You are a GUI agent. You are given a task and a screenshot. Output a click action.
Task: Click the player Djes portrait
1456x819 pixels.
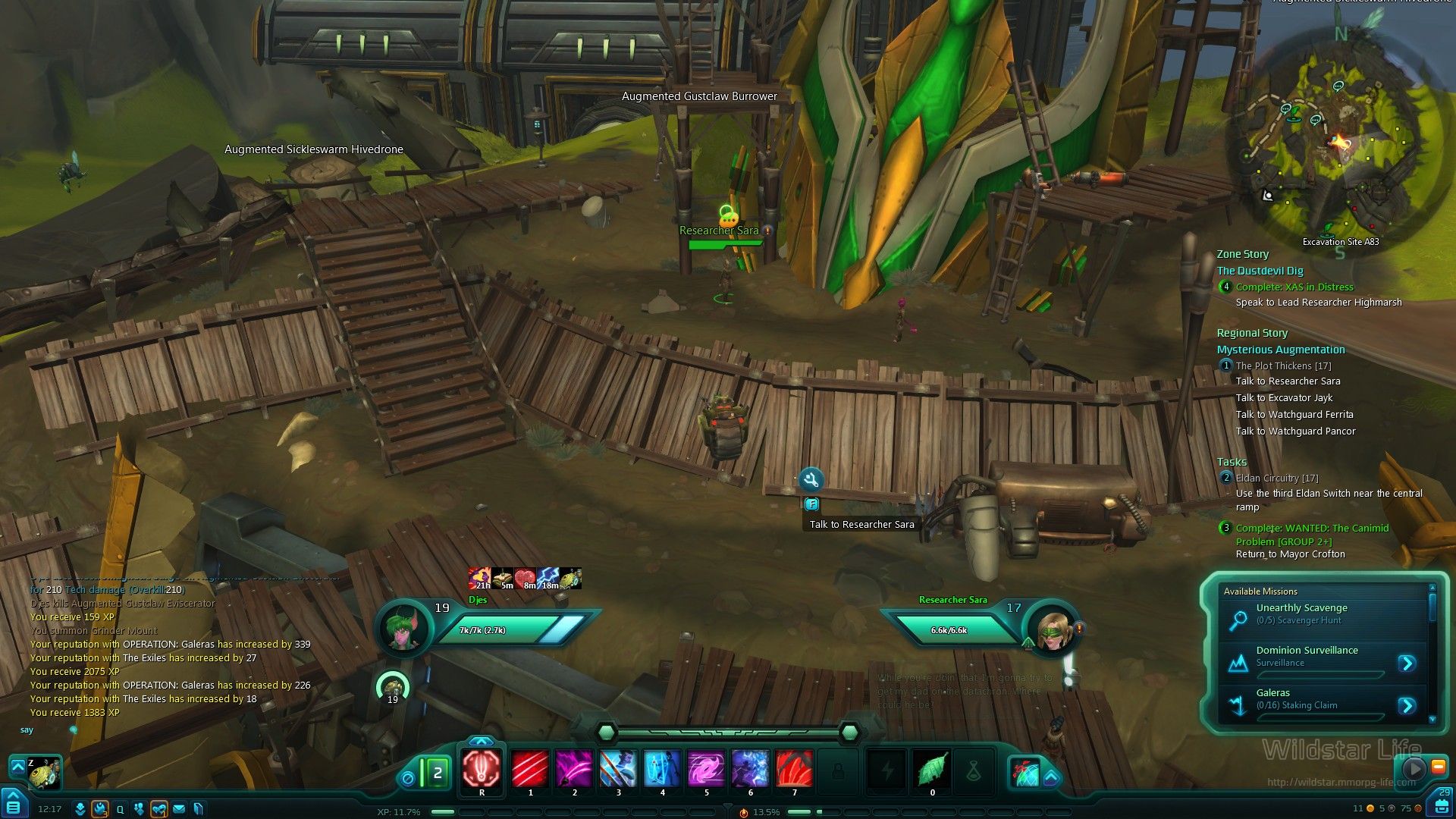click(x=404, y=629)
